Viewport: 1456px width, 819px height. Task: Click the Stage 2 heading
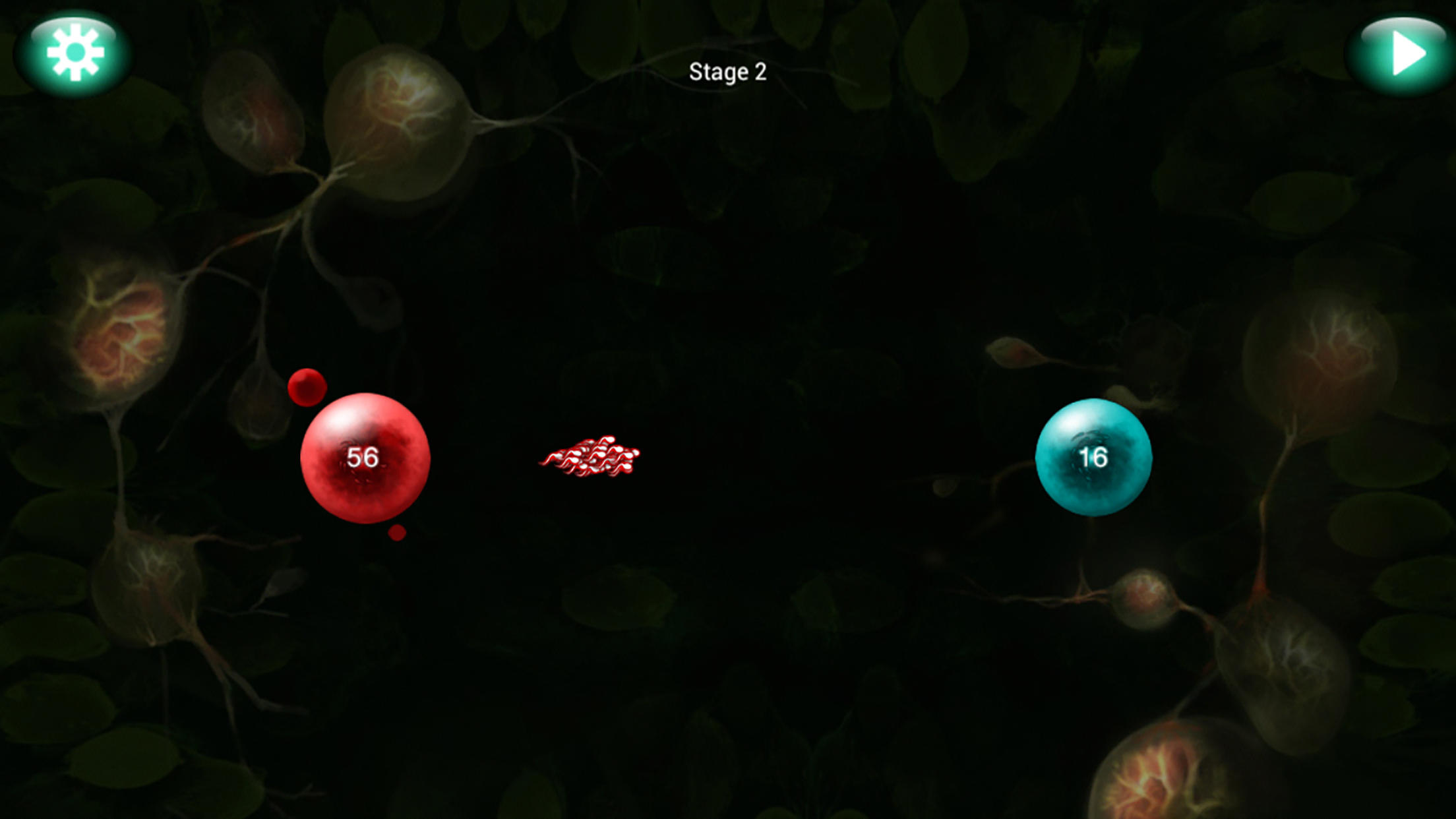(727, 73)
